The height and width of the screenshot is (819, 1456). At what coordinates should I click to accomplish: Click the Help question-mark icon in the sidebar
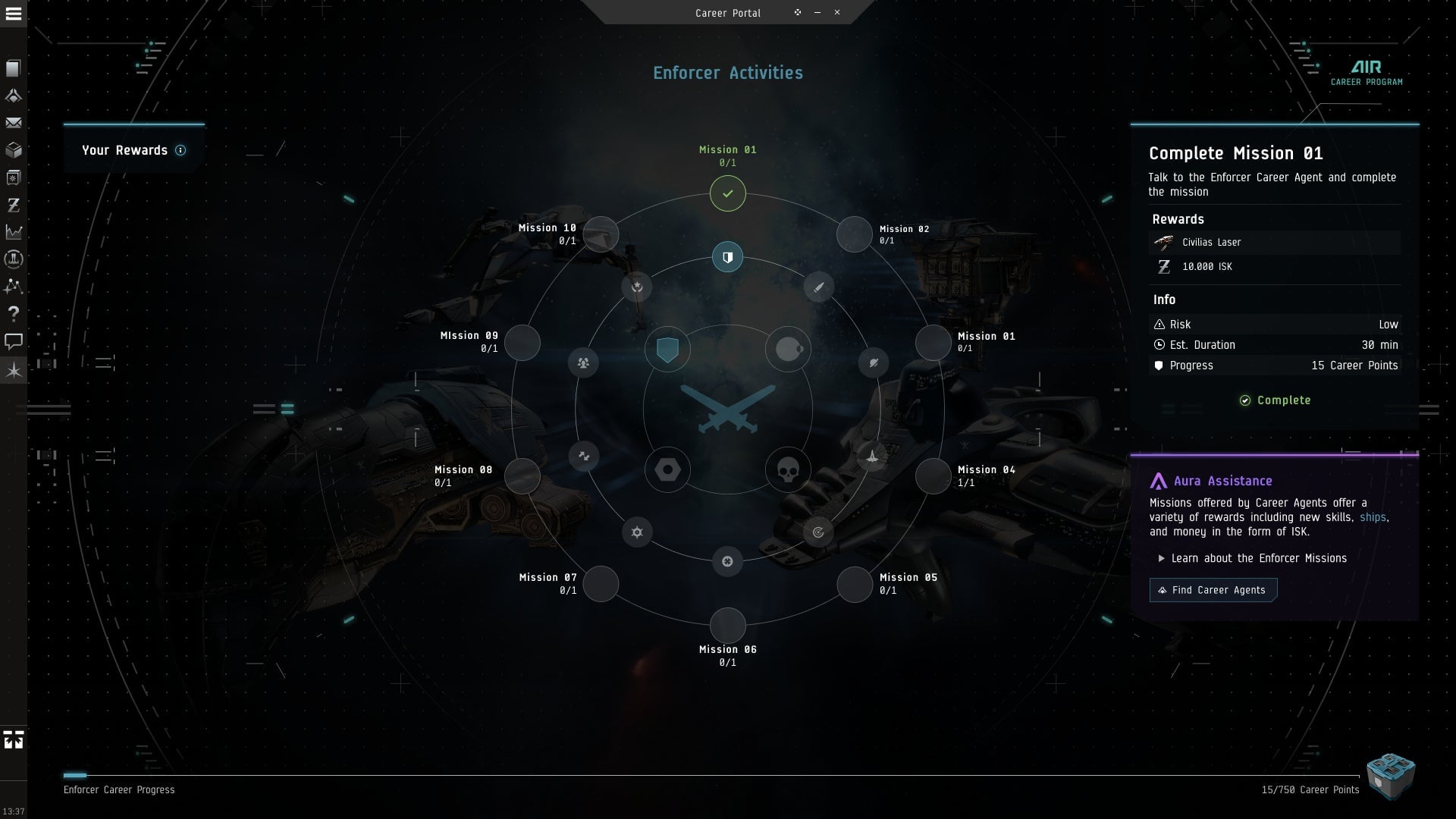[x=12, y=312]
